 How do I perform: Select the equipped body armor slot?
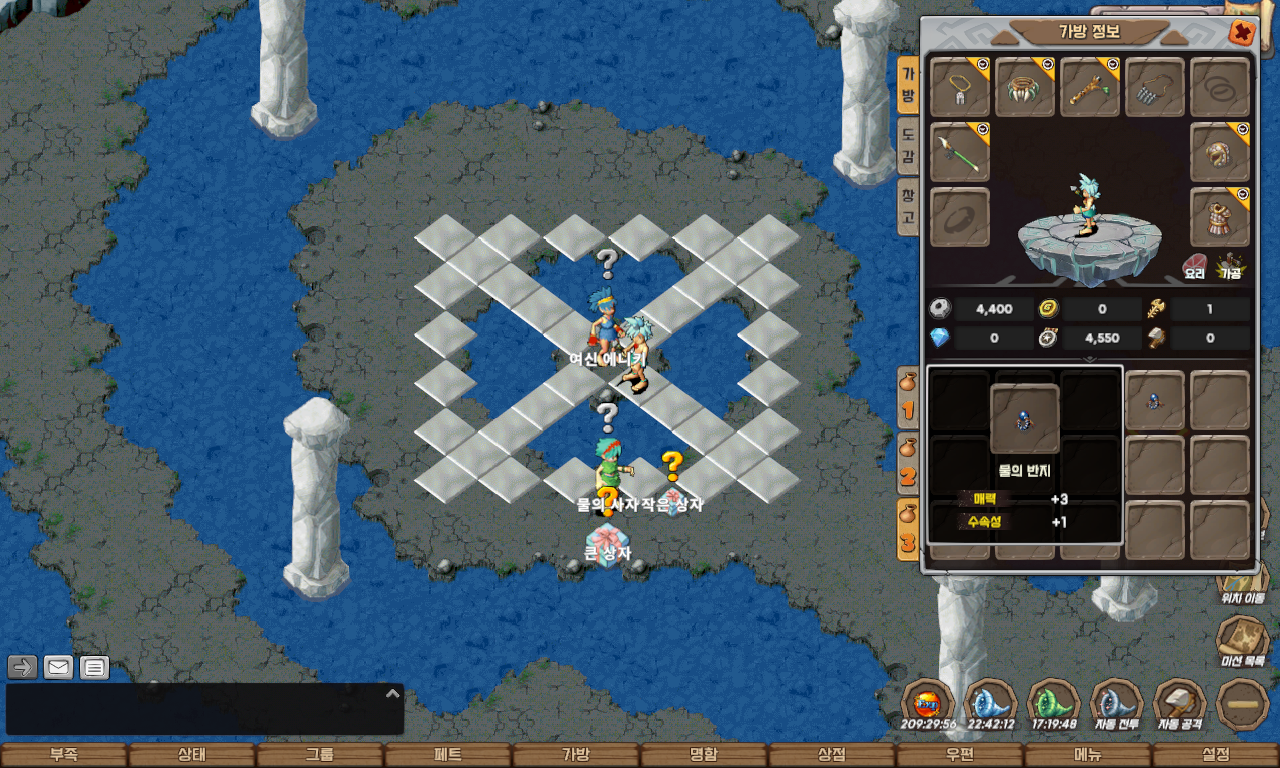pyautogui.click(x=1220, y=217)
